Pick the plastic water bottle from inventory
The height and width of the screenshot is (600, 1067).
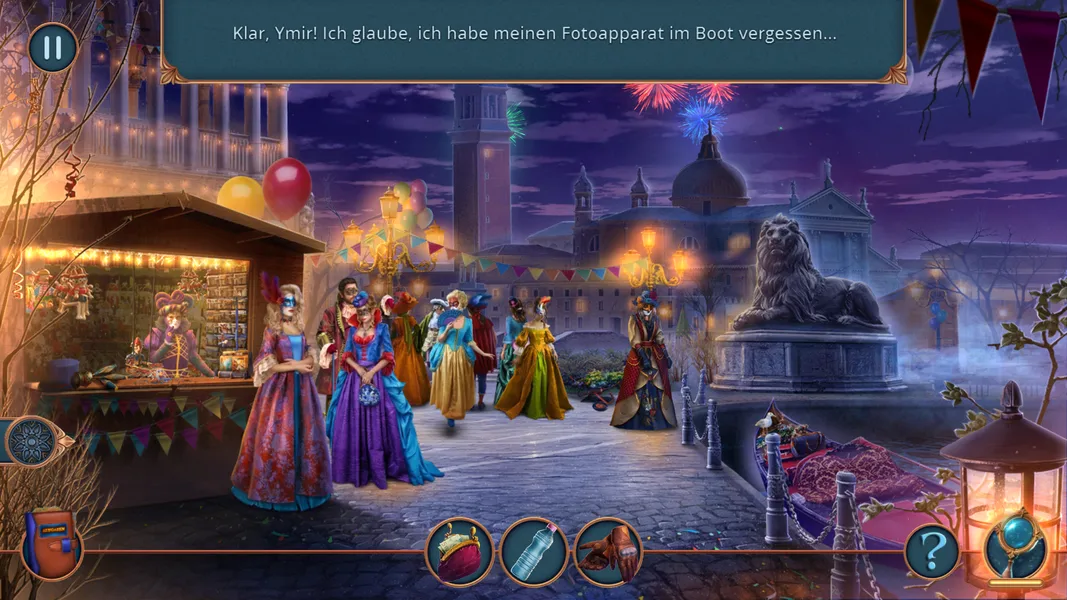tap(534, 551)
